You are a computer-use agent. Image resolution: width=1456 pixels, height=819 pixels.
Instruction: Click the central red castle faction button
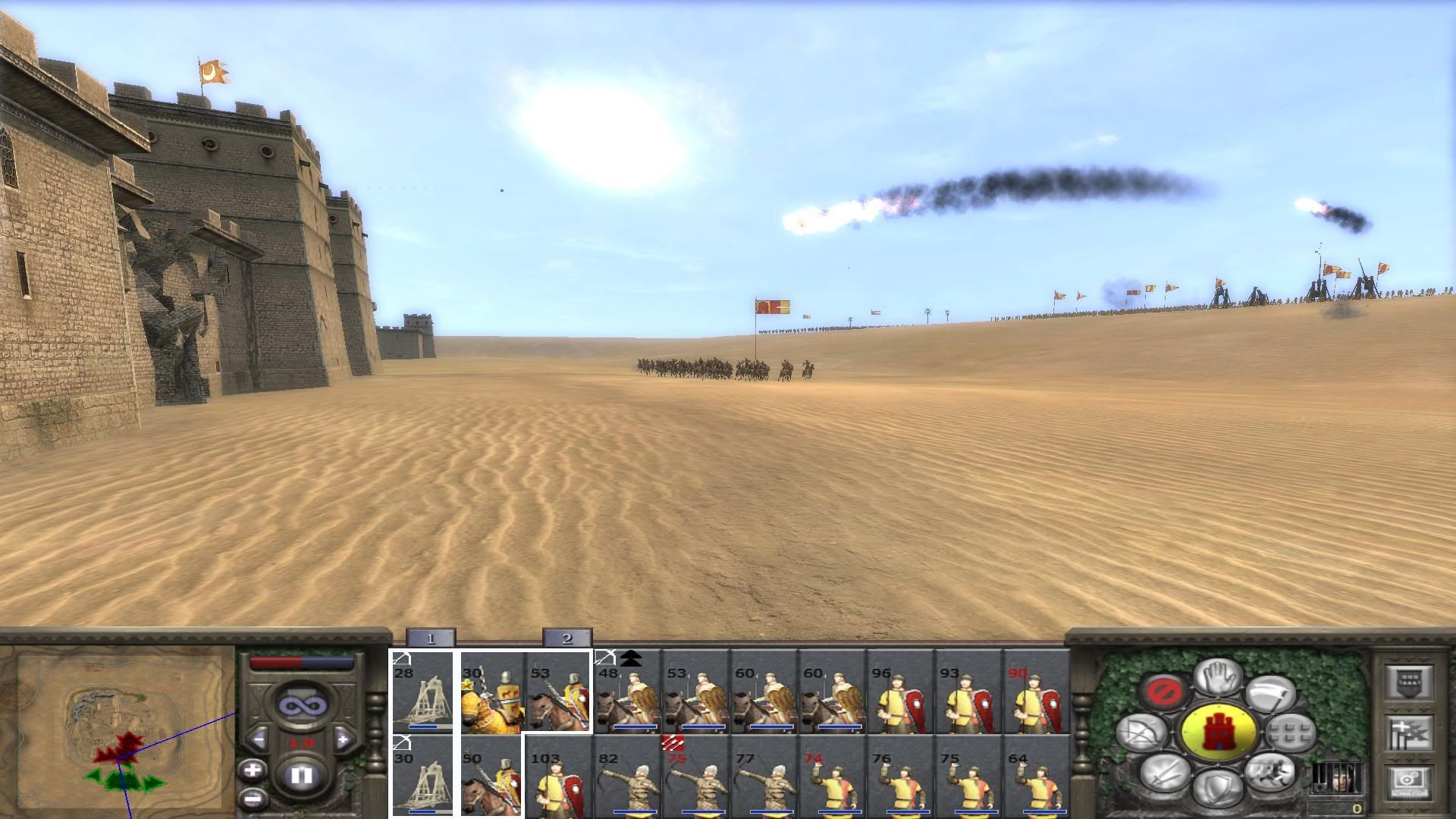pyautogui.click(x=1218, y=733)
